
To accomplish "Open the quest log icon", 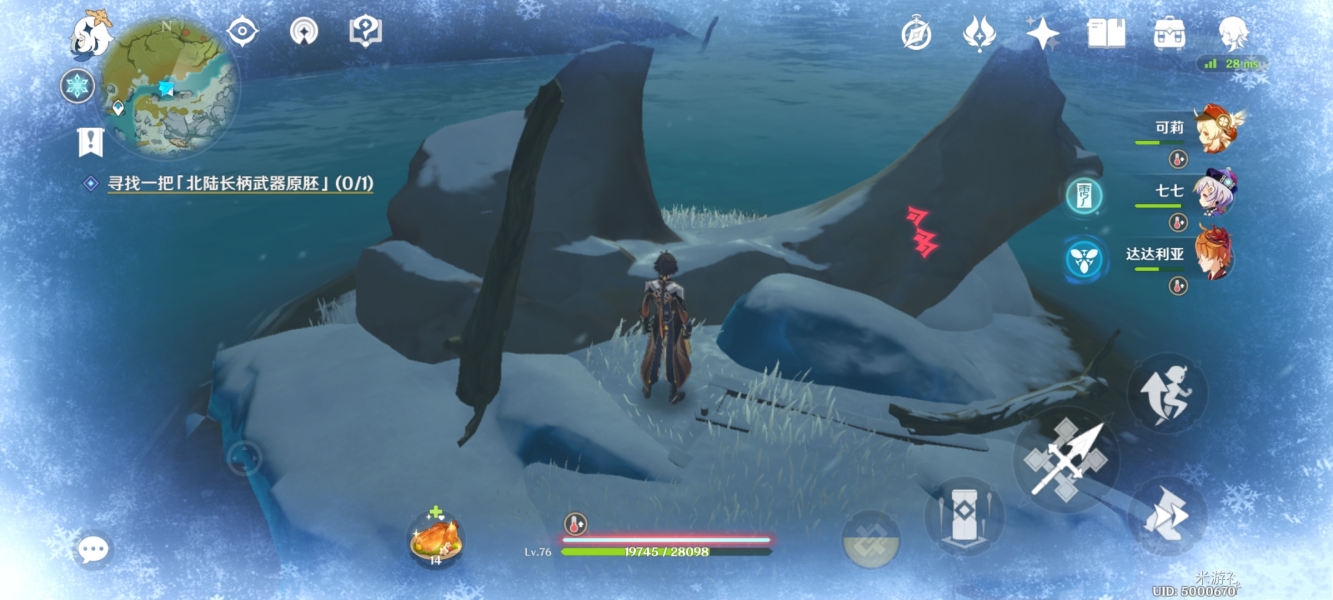I will pyautogui.click(x=91, y=142).
